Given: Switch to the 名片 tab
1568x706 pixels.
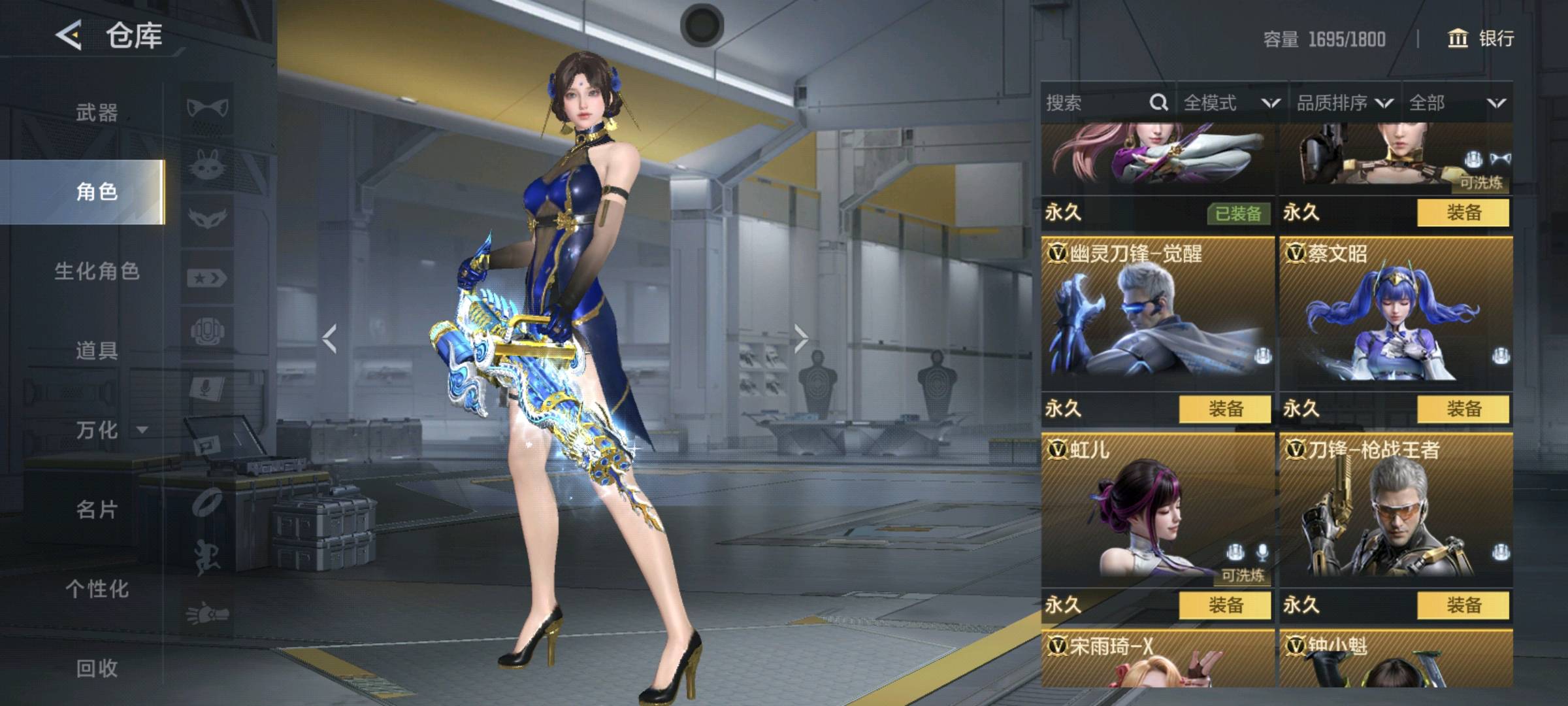Looking at the screenshot, I should [97, 510].
